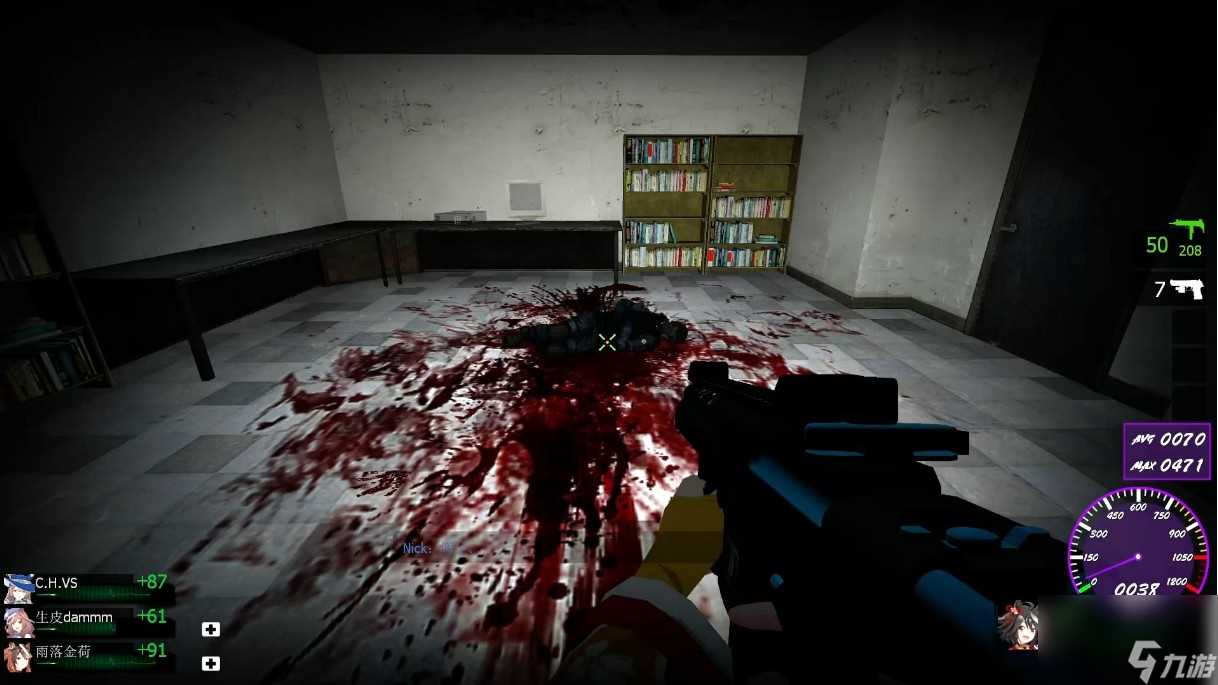
Task: Choose teammate 雨落金荷's portrait
Action: pyautogui.click(x=18, y=655)
